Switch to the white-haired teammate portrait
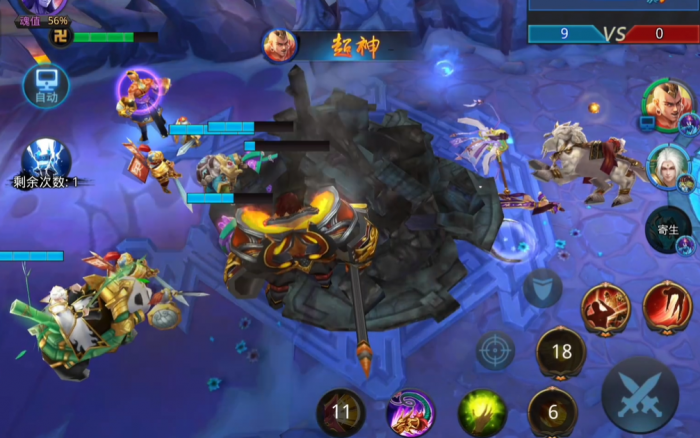 coord(667,166)
